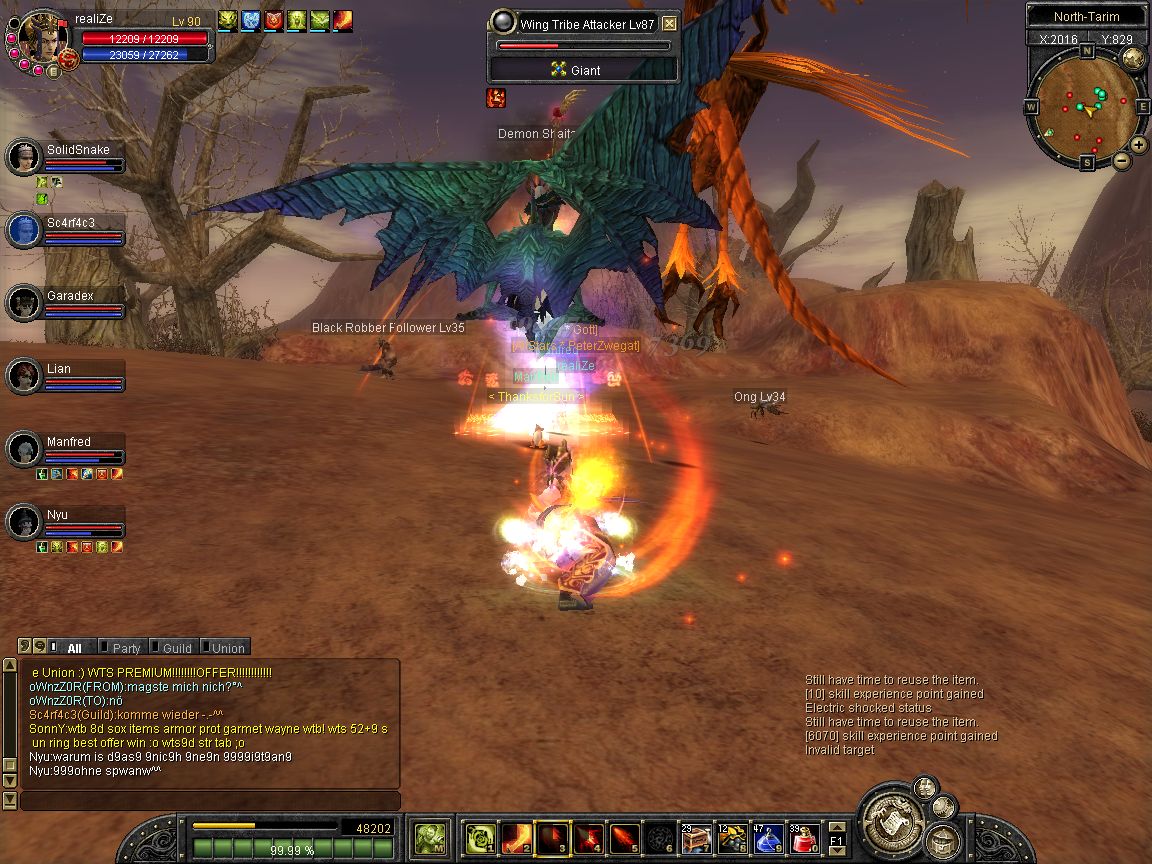Activate the green swirl skill in slot 1

pos(481,837)
